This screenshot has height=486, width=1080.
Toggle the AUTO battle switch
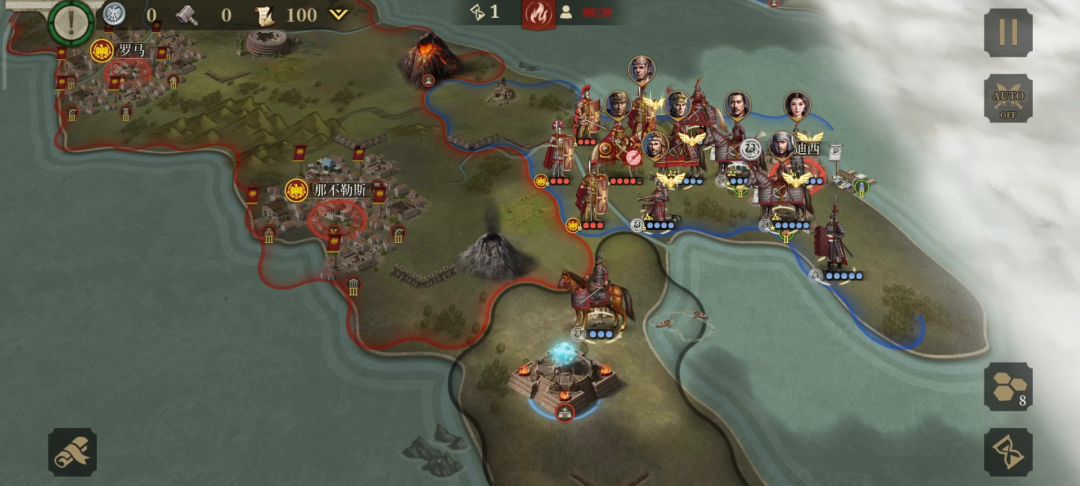1008,98
